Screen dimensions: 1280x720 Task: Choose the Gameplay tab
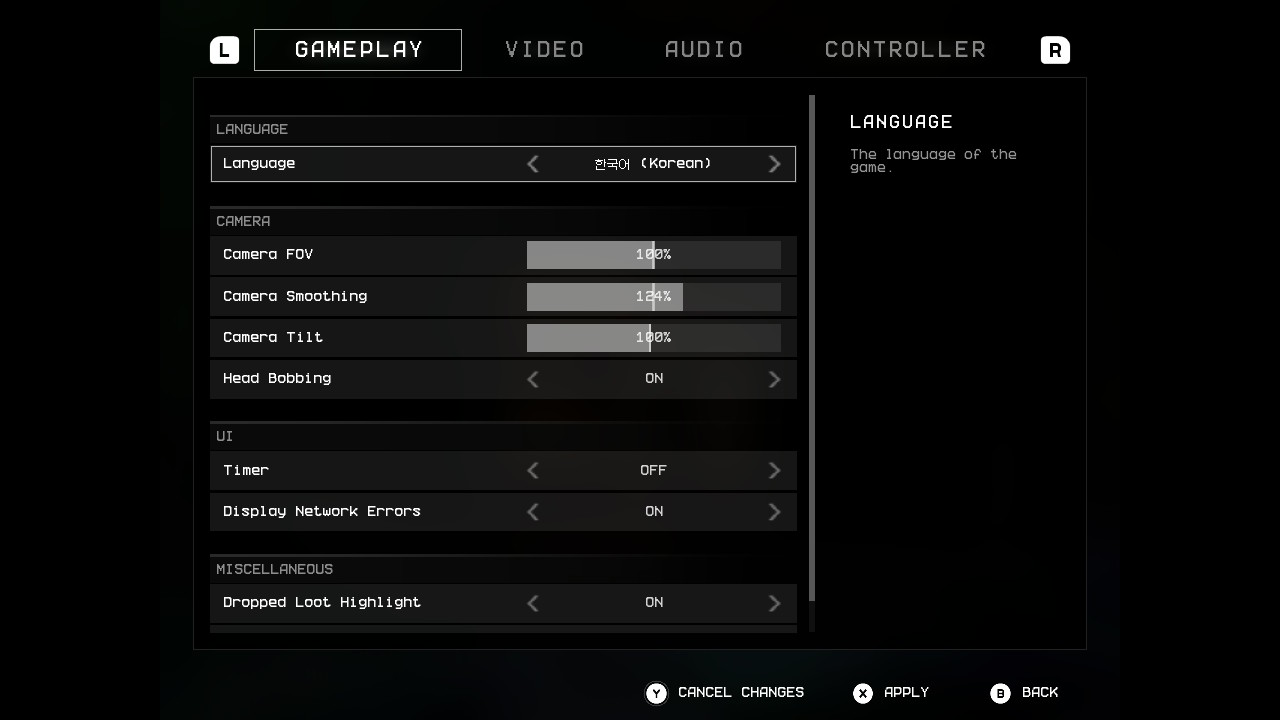click(x=358, y=50)
